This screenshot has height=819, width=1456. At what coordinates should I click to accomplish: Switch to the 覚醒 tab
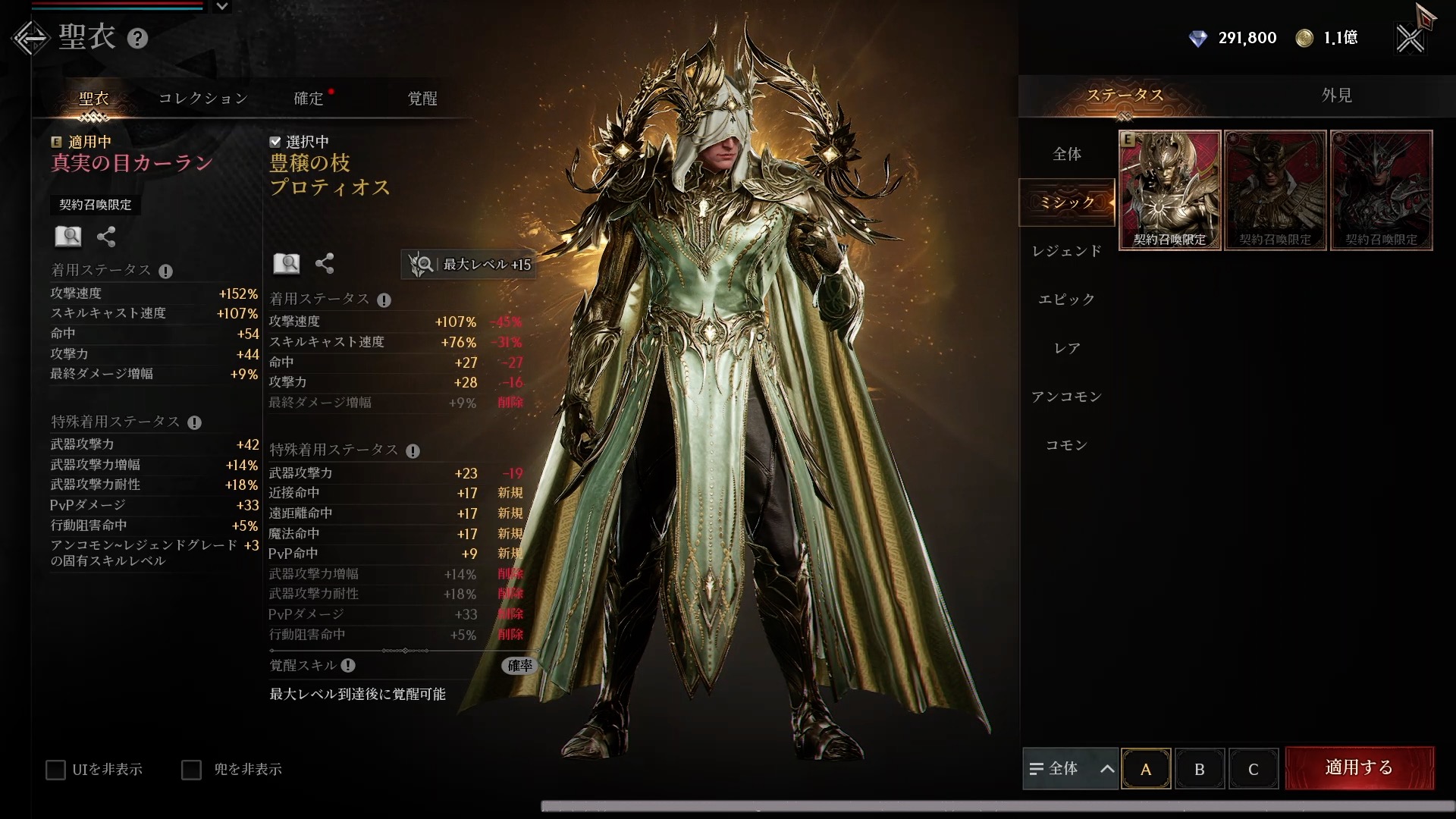[x=422, y=99]
